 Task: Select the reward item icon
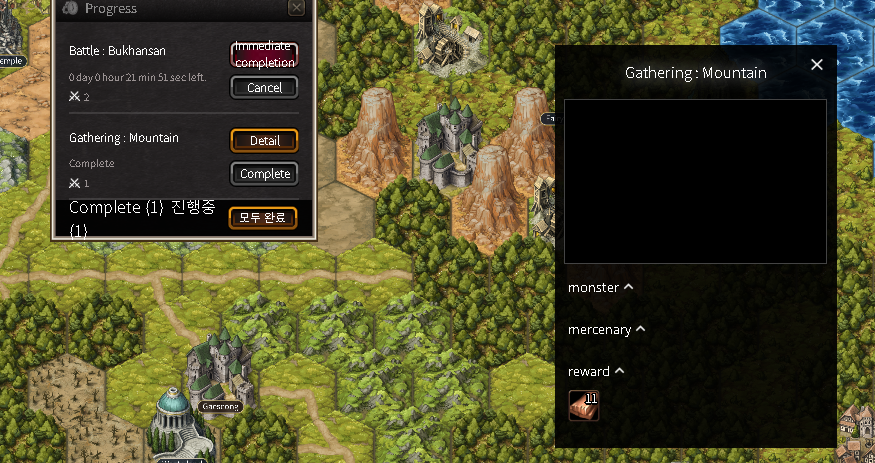point(584,405)
